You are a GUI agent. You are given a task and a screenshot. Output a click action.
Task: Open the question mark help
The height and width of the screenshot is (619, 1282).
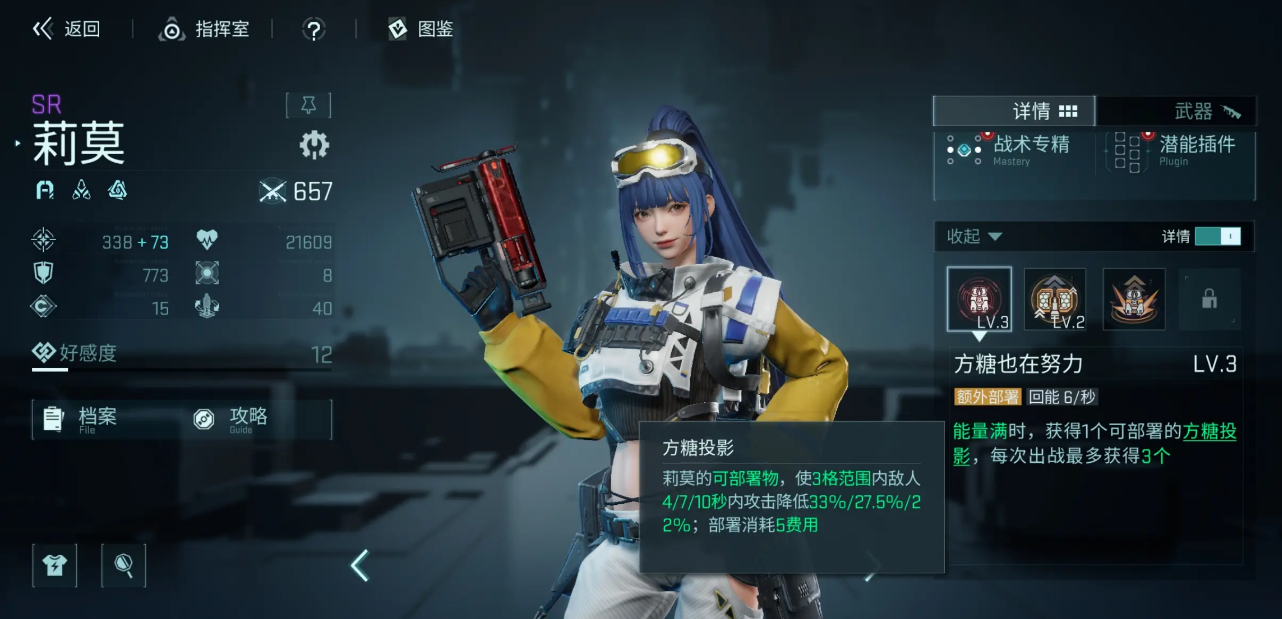point(314,30)
